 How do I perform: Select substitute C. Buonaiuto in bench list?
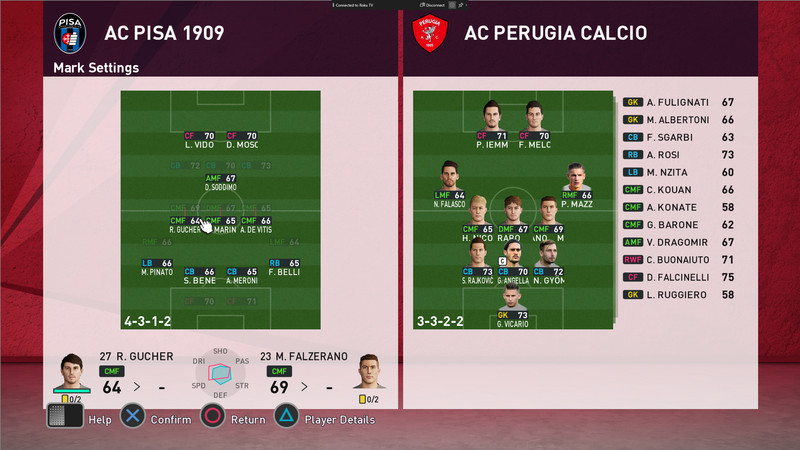click(x=680, y=258)
